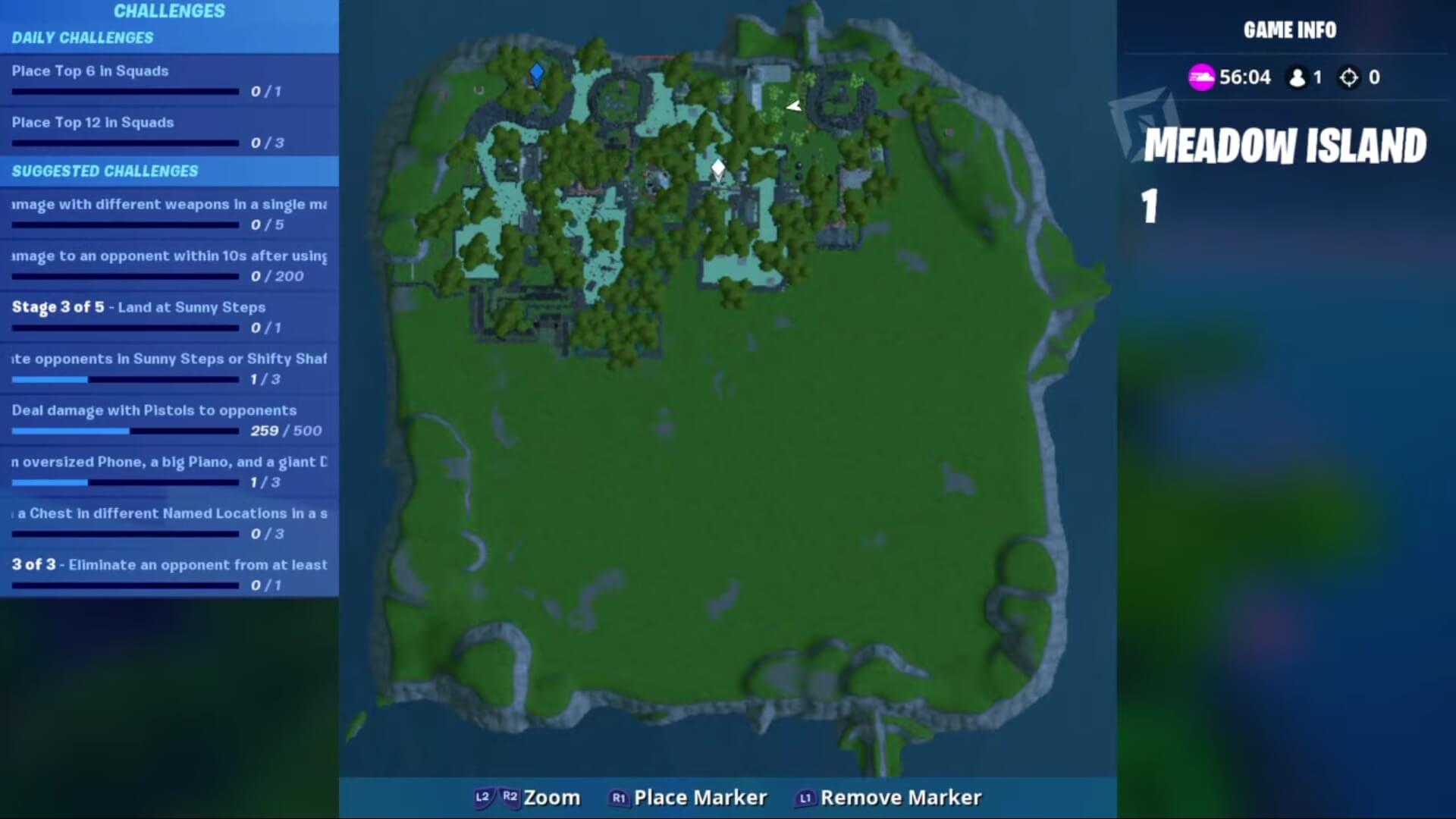Open the DAILY CHALLENGES section
Viewport: 1456px width, 819px height.
pos(83,38)
